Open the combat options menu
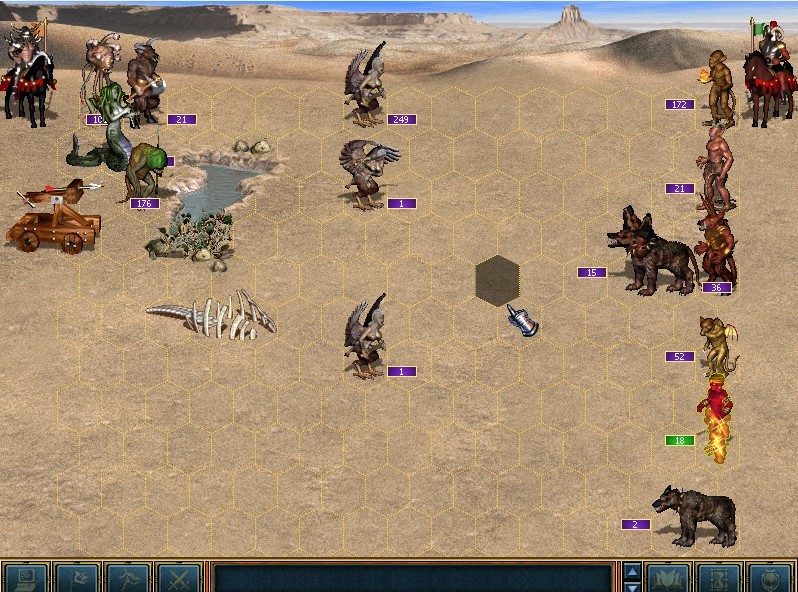This screenshot has height=592, width=798. point(26,578)
